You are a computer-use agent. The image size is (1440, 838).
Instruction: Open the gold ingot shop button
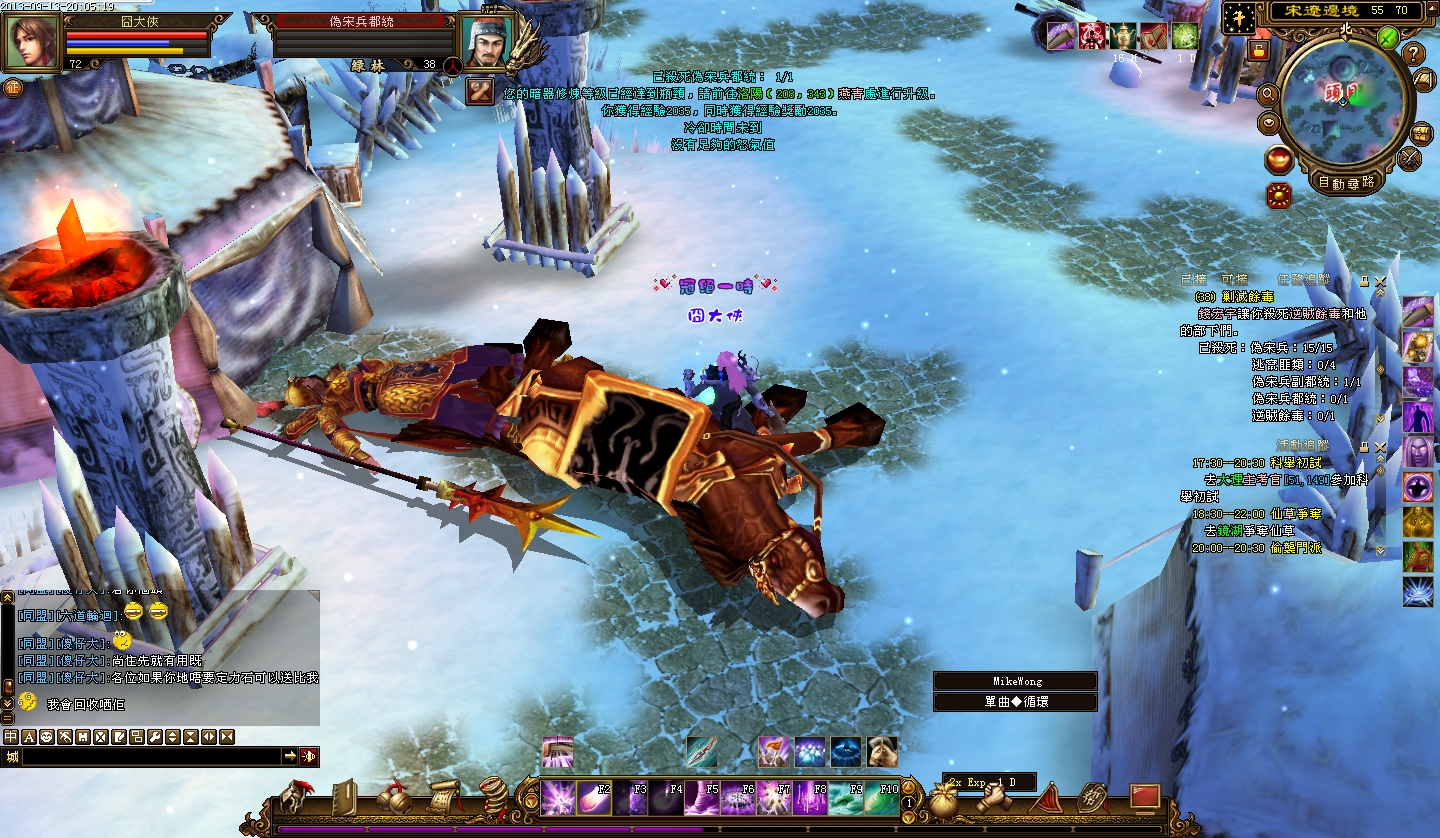coord(1279,159)
